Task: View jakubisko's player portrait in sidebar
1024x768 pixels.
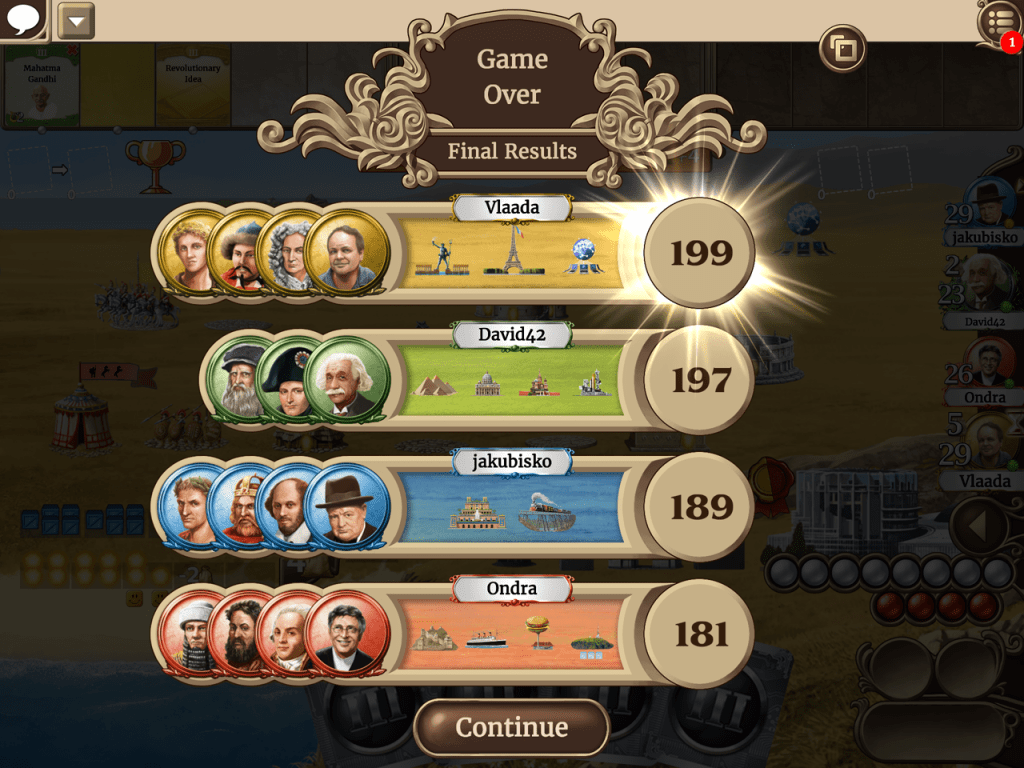Action: pyautogui.click(x=991, y=203)
